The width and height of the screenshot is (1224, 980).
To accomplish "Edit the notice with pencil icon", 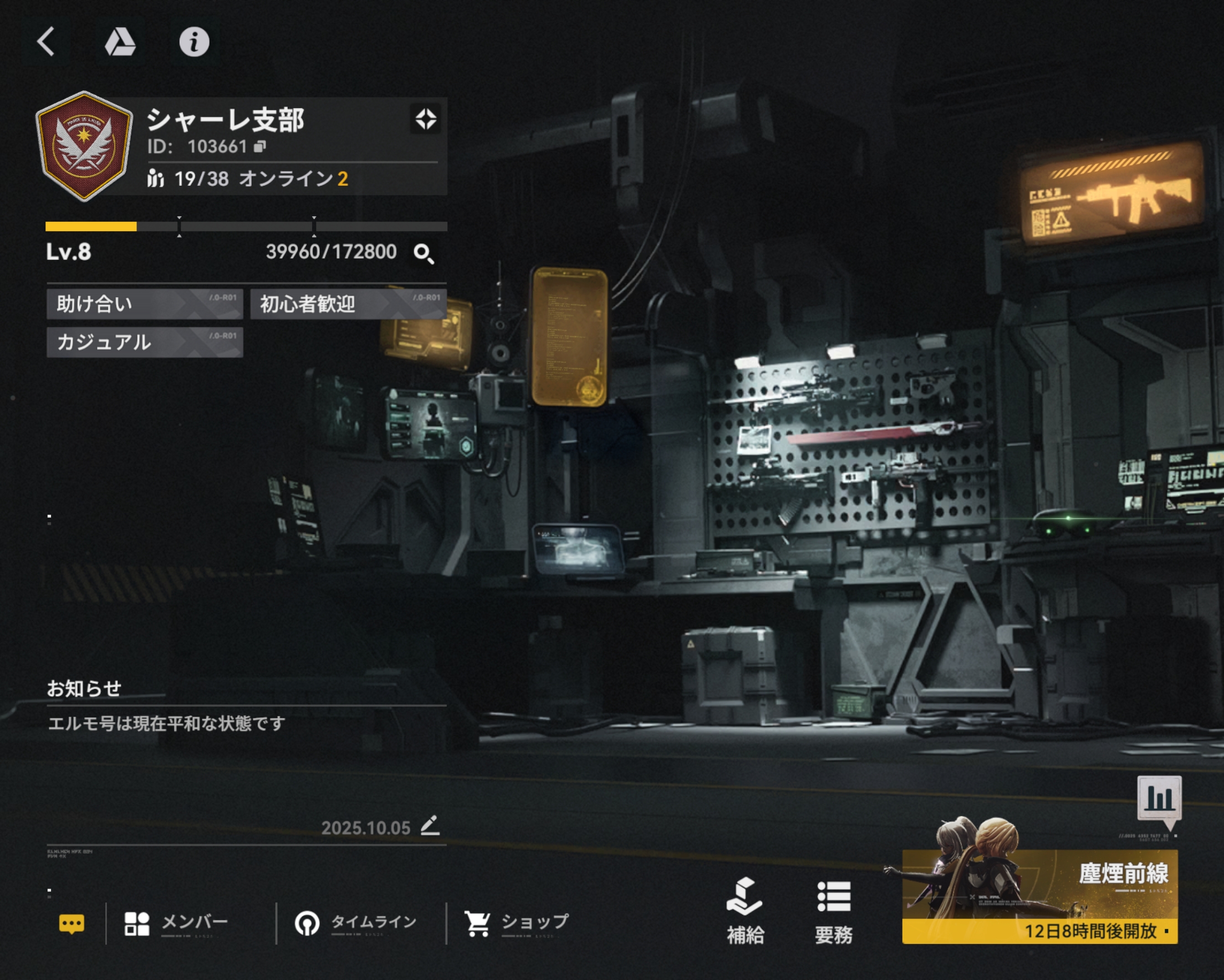I will [x=430, y=825].
